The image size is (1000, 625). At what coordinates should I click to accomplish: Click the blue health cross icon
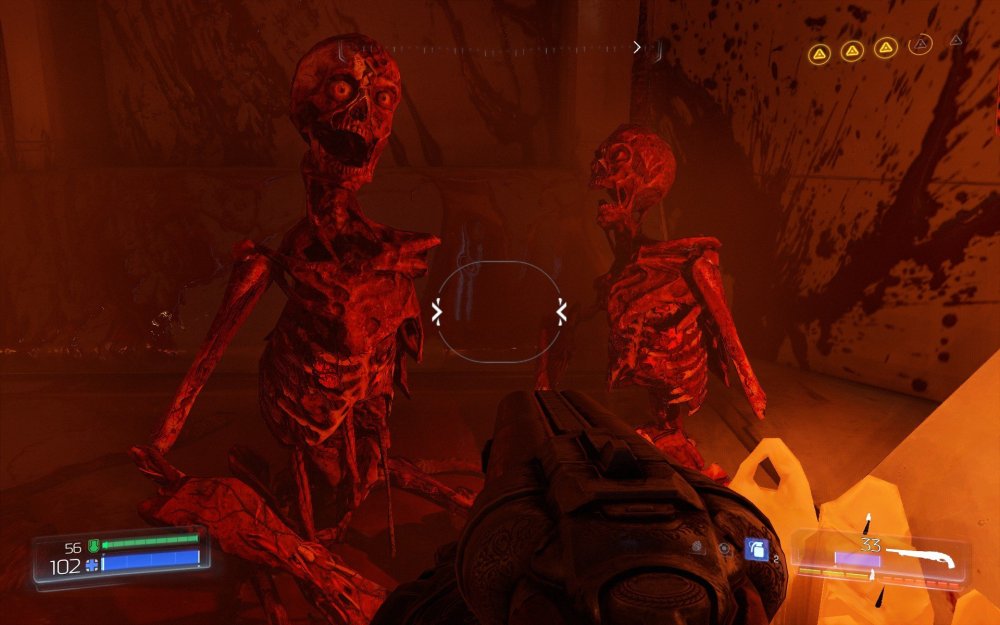(91, 565)
